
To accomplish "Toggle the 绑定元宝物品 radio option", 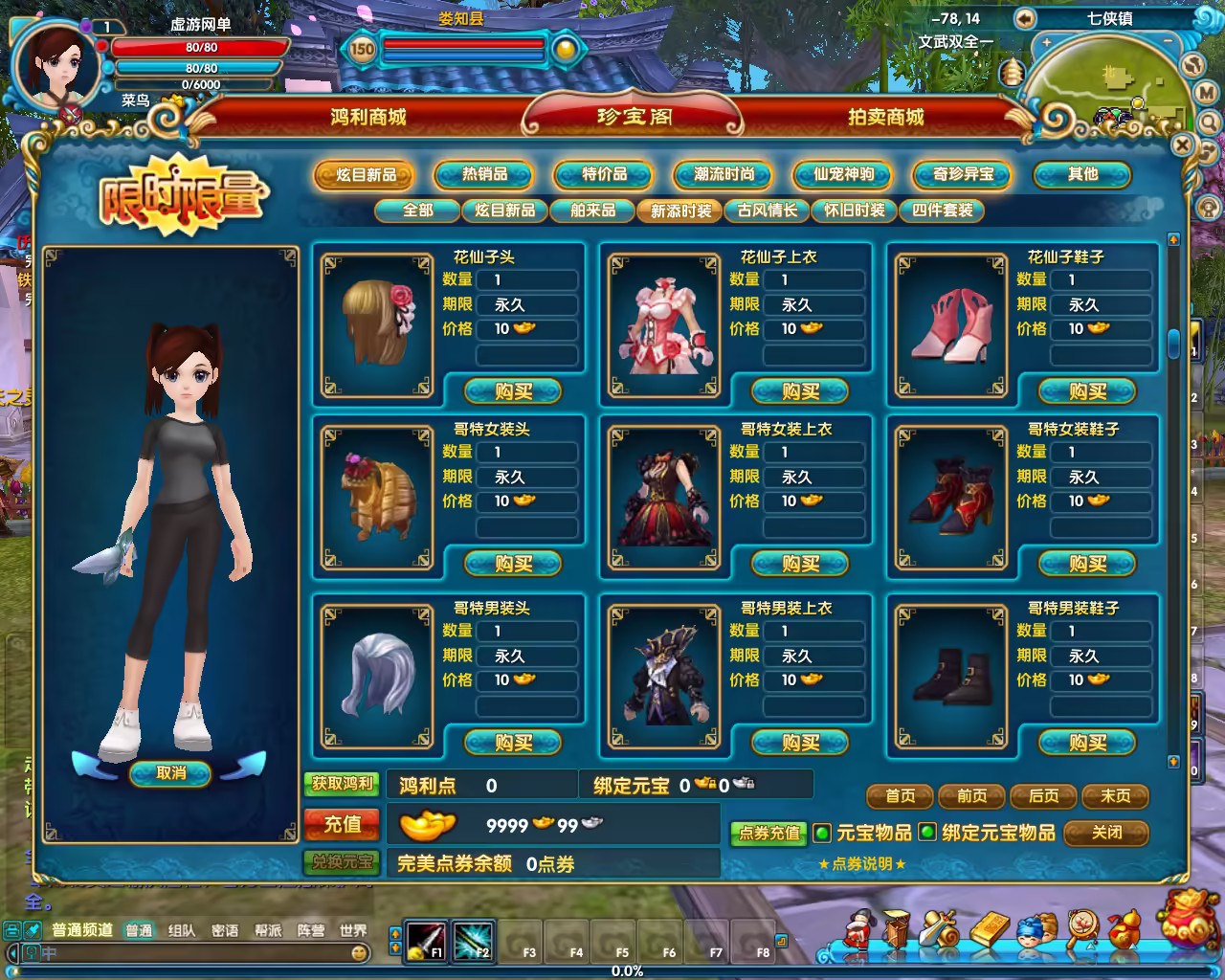I will 926,833.
